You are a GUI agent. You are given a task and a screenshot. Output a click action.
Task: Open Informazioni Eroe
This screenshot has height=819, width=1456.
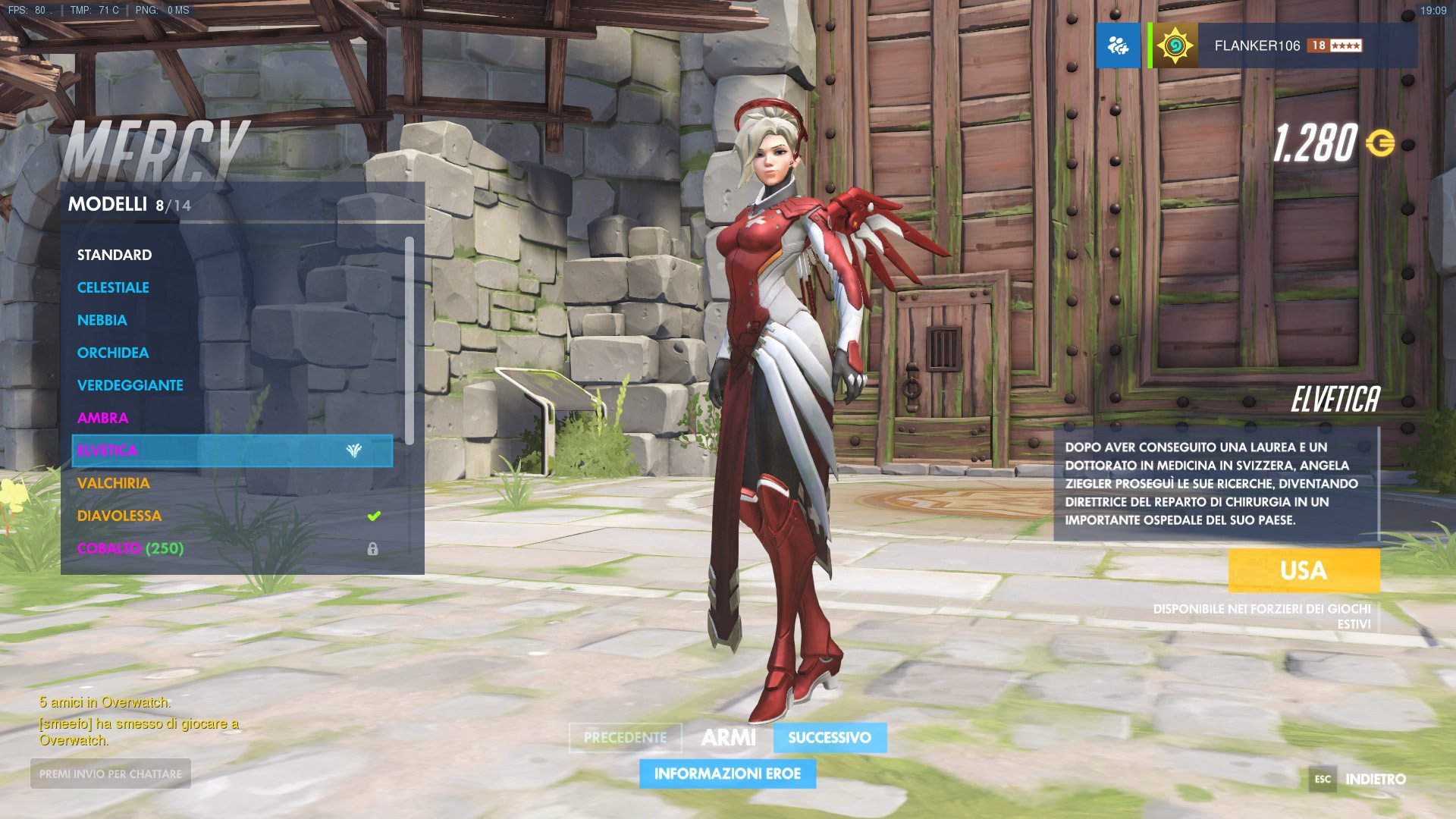[x=727, y=774]
